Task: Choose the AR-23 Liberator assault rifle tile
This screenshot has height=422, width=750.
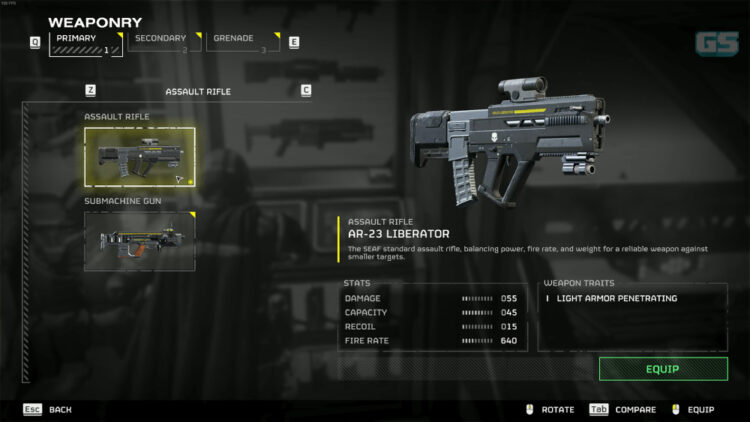Action: pyautogui.click(x=139, y=157)
